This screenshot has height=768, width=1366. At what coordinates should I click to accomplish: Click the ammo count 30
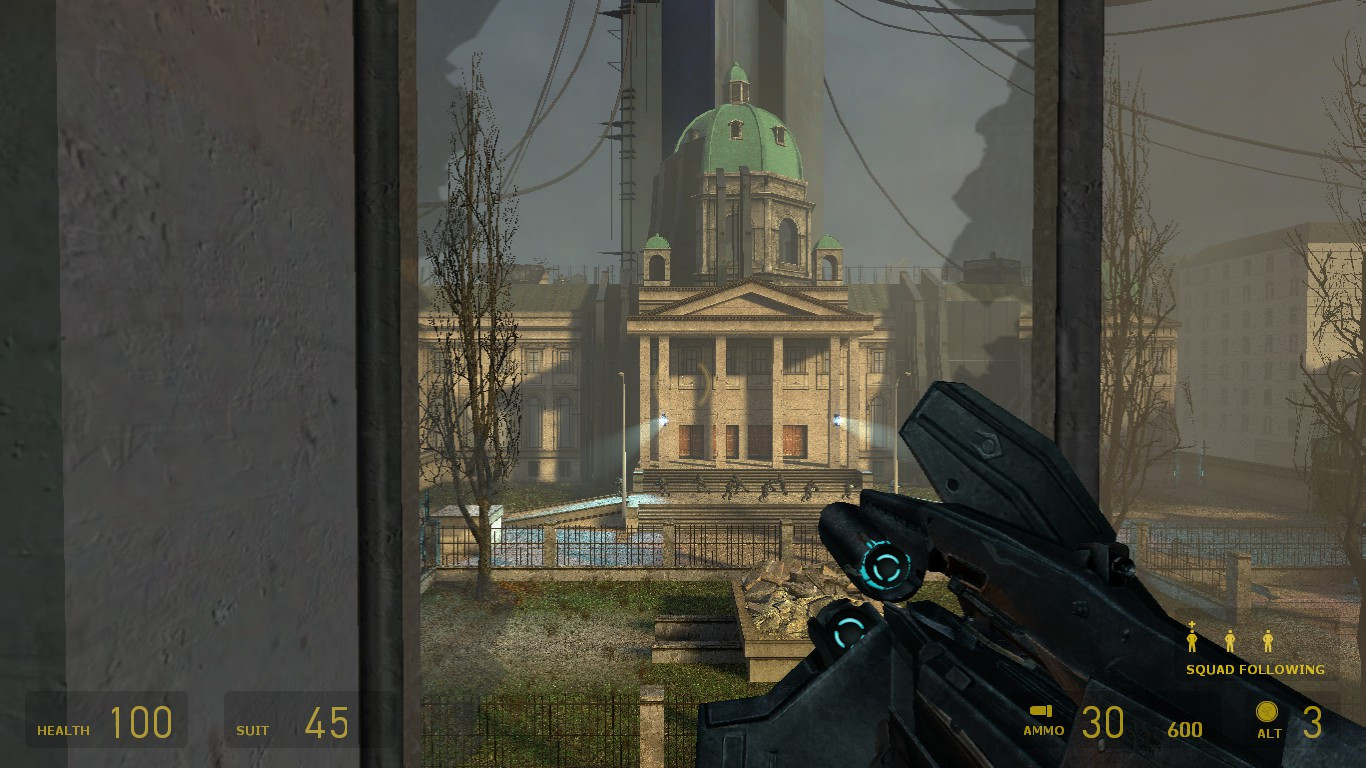coord(1104,722)
